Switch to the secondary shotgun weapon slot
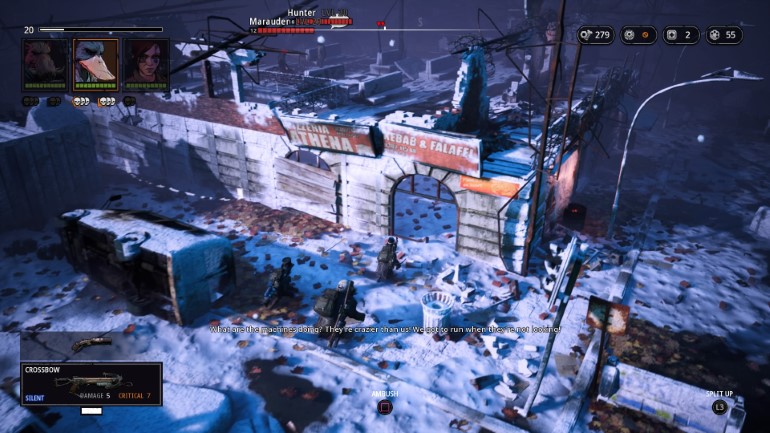Viewport: 770px width, 433px height. [90, 344]
